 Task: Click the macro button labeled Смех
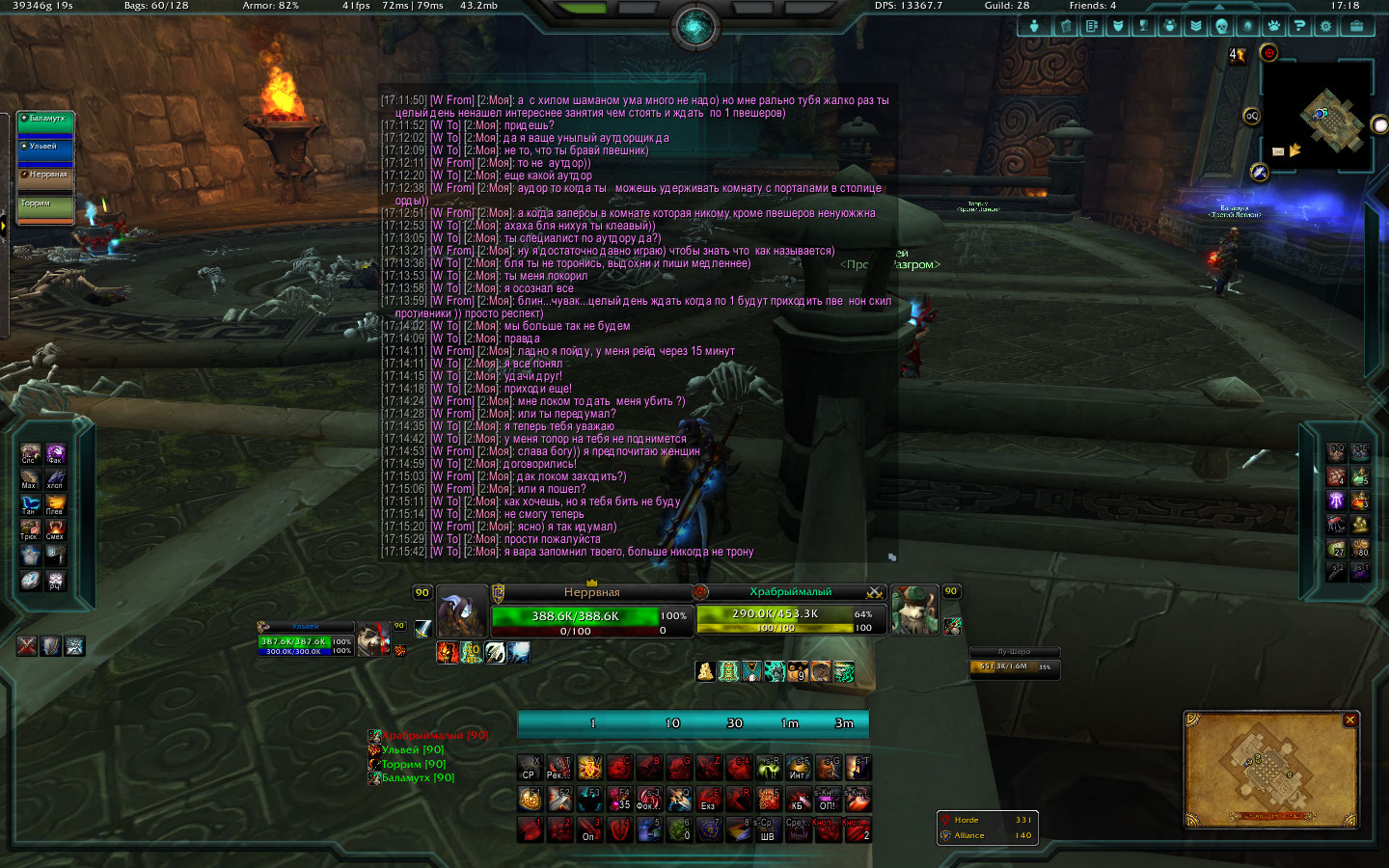[55, 529]
